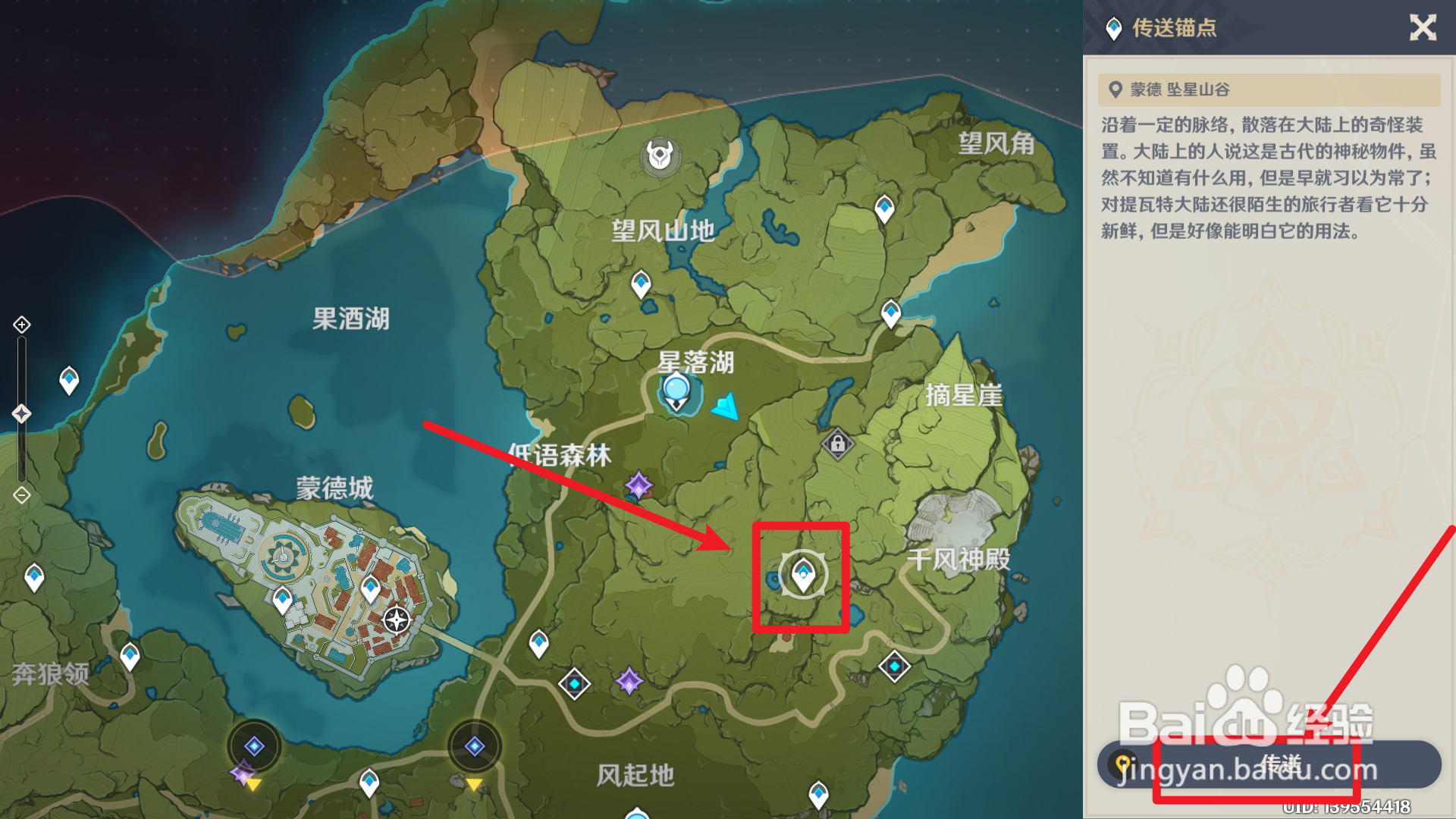Click the zoom-in plus icon on the left
1456x819 pixels.
(20, 326)
